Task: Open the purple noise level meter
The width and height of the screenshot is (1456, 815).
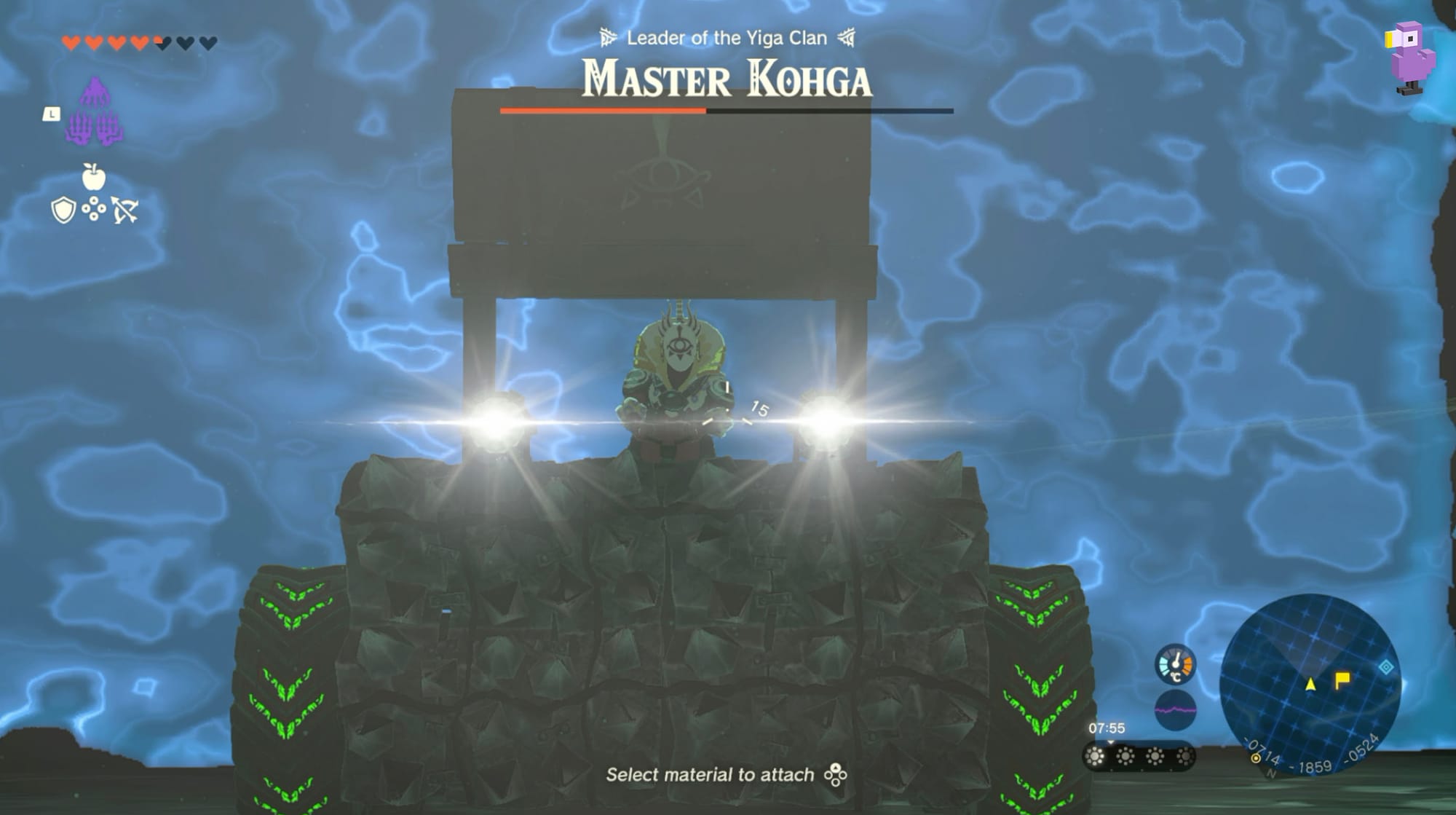Action: 1175,709
